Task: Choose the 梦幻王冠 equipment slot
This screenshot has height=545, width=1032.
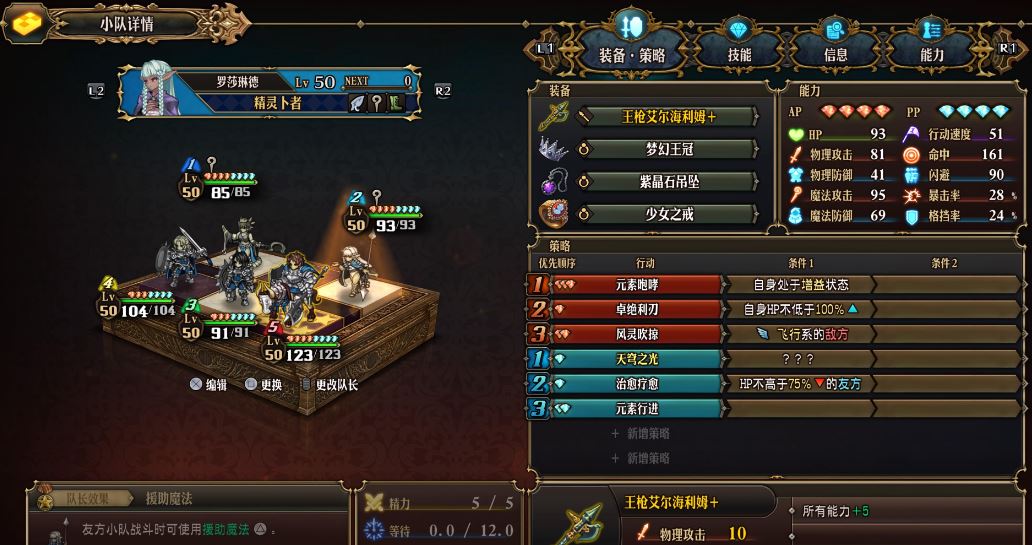Action: (670, 149)
